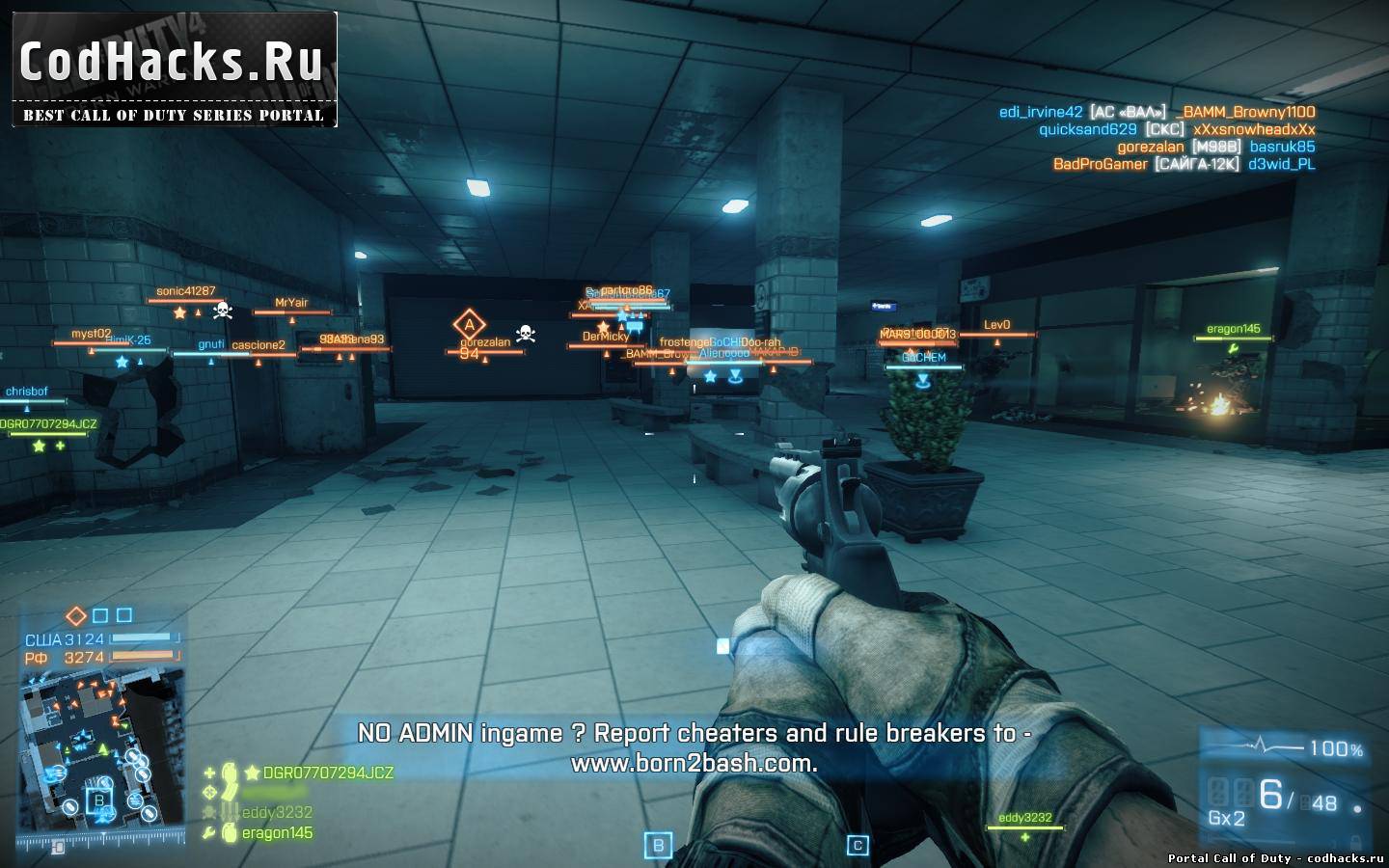This screenshot has width=1389, height=868.
Task: Click the gorezalan kill feed row
Action: pos(1215,147)
